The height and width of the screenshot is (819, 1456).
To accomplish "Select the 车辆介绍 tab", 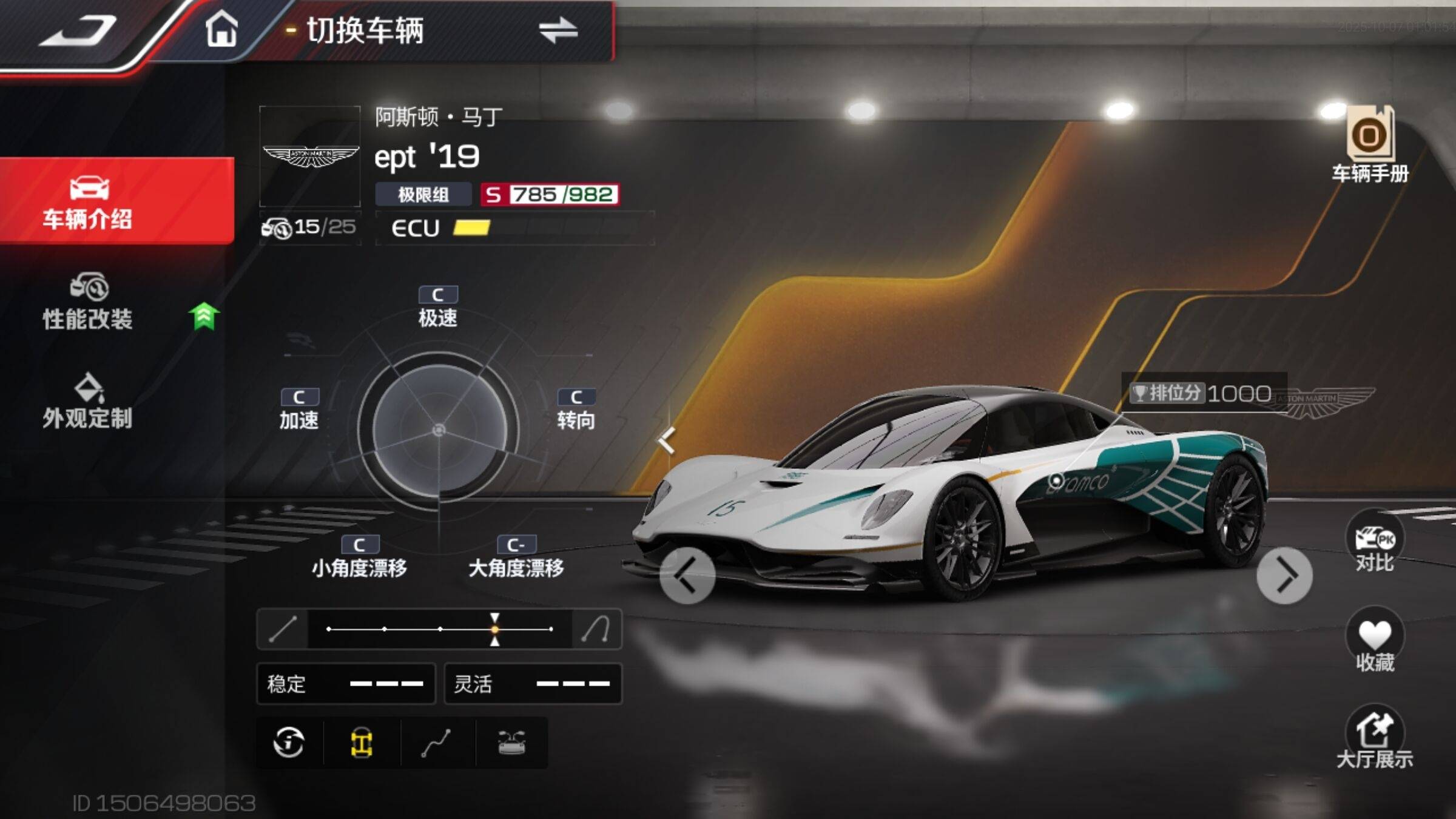I will coord(89,201).
